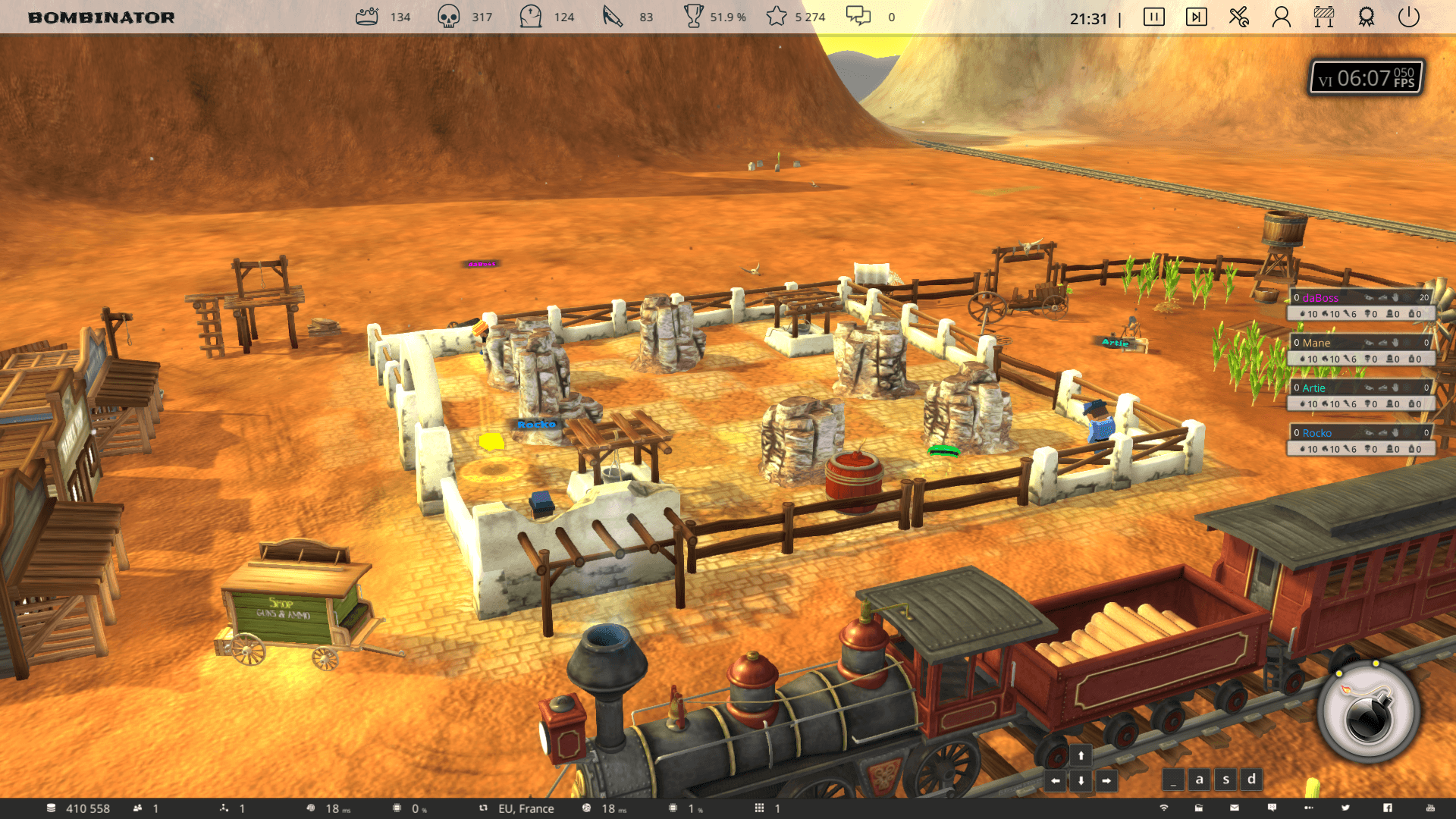
Task: Open the player profile icon
Action: (x=1282, y=17)
